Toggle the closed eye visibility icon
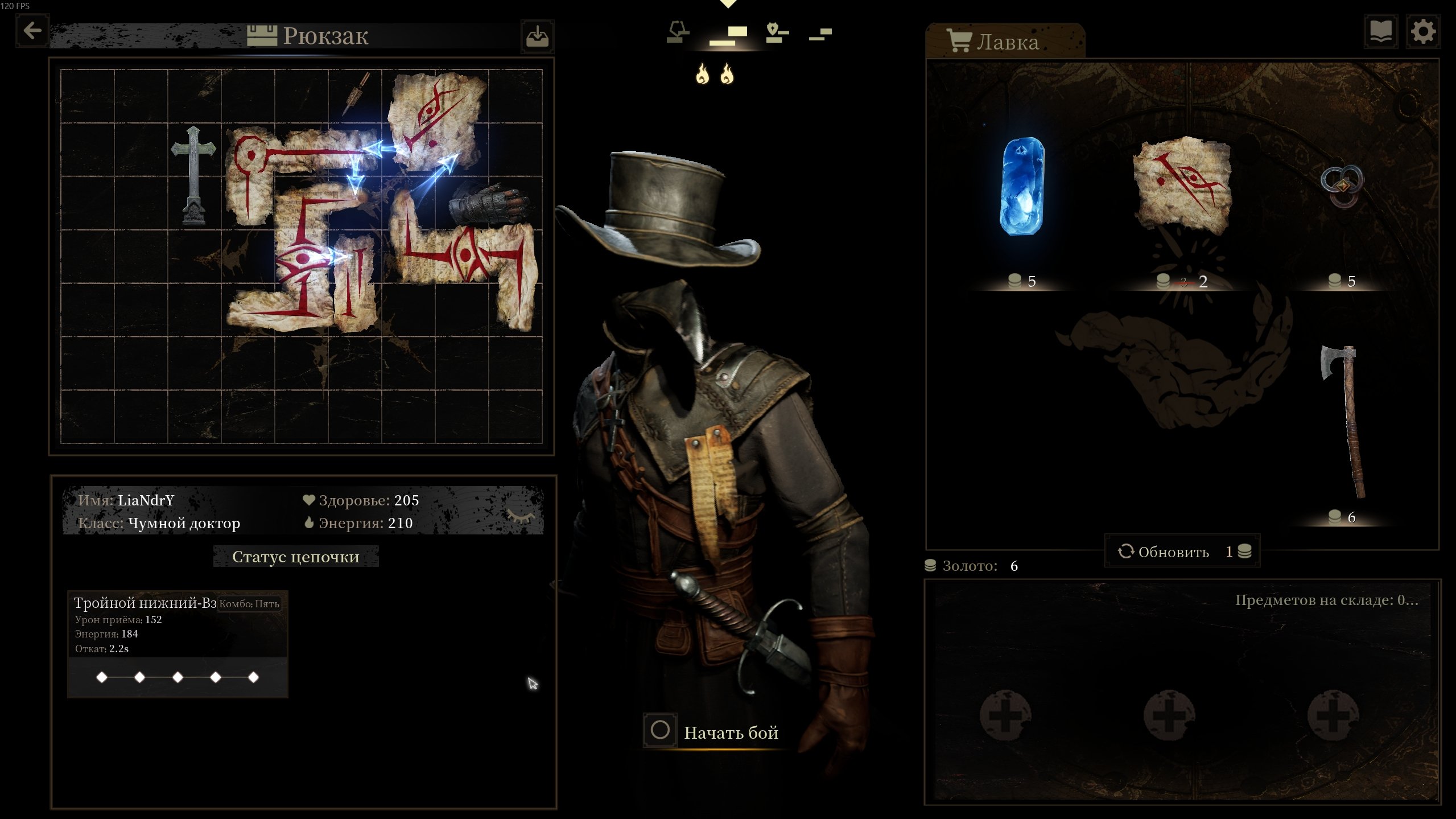This screenshot has width=1456, height=819. pyautogui.click(x=520, y=516)
